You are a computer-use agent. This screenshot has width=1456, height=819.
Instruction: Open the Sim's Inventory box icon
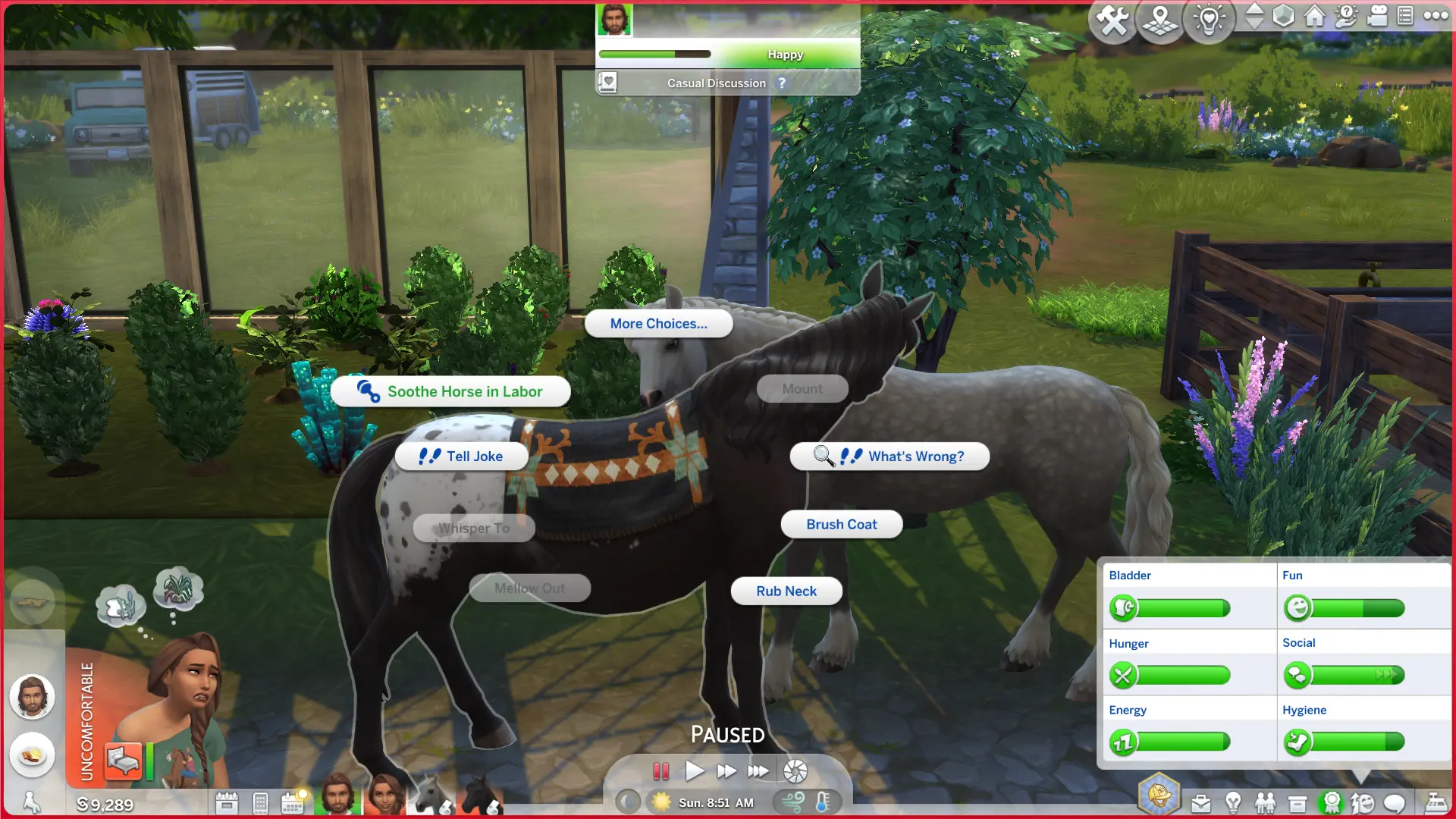1298,802
